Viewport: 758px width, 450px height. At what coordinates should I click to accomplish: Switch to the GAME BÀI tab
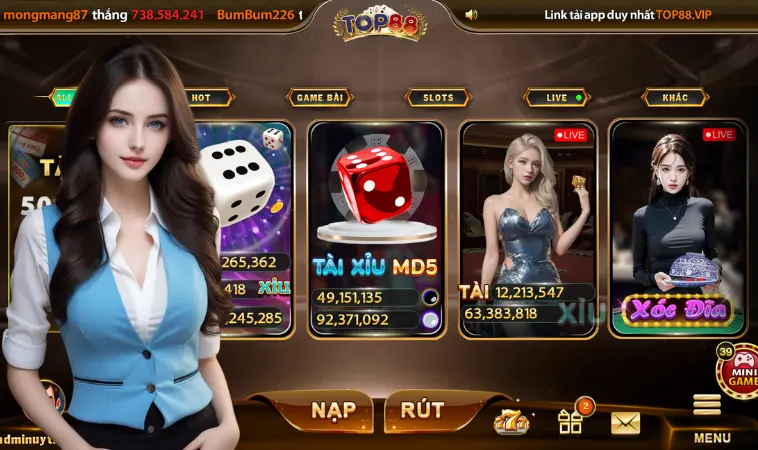coord(320,98)
